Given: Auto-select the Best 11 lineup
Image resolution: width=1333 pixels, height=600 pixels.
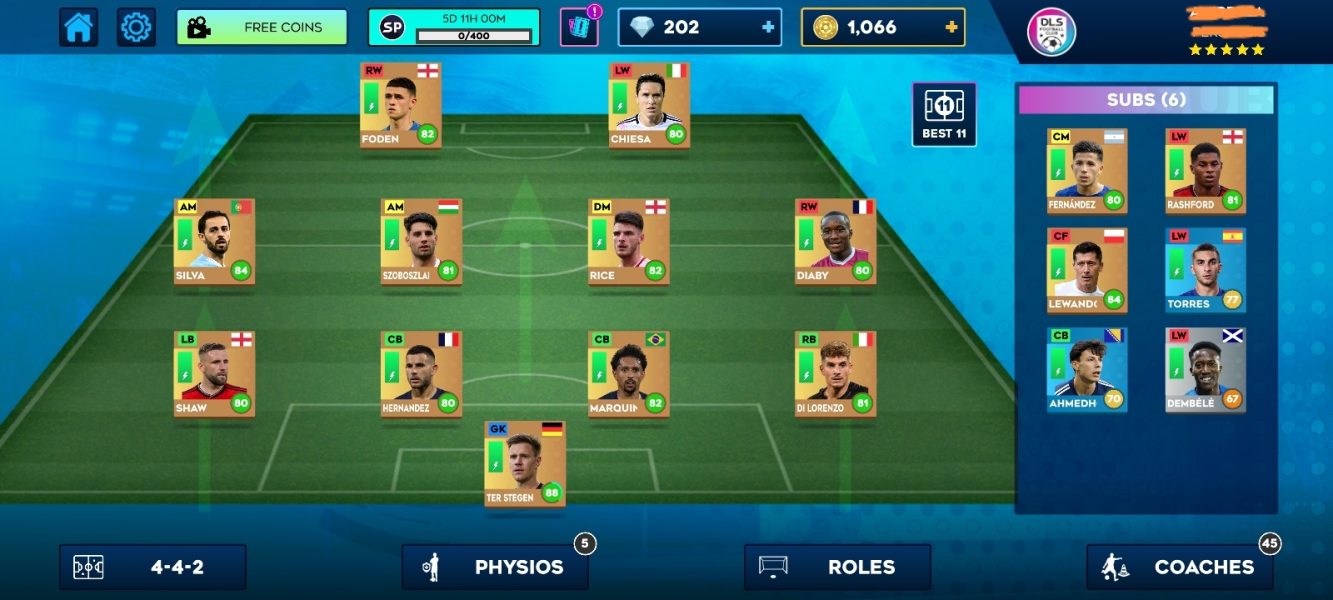Looking at the screenshot, I should point(943,114).
